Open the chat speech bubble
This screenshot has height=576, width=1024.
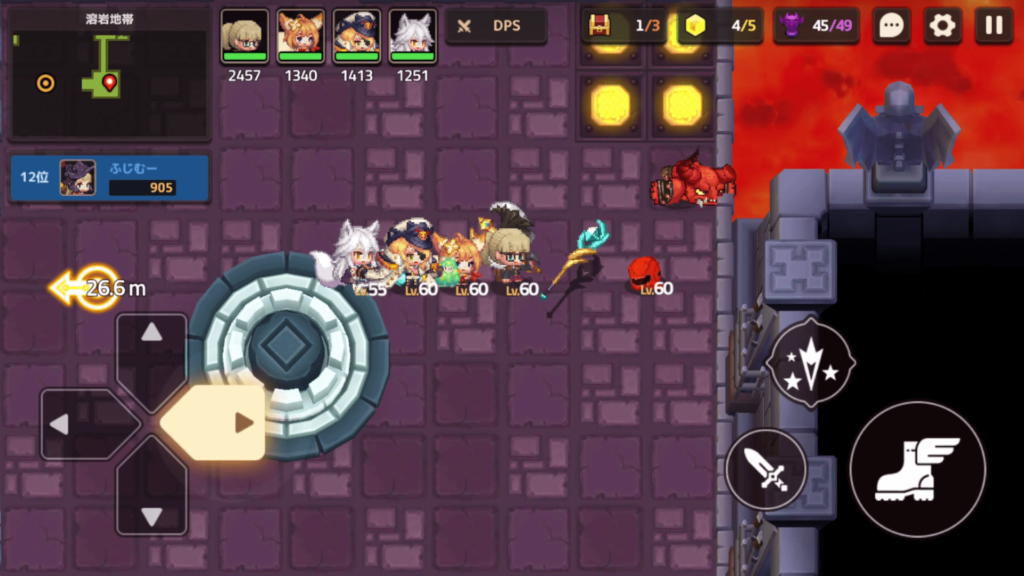pos(891,26)
